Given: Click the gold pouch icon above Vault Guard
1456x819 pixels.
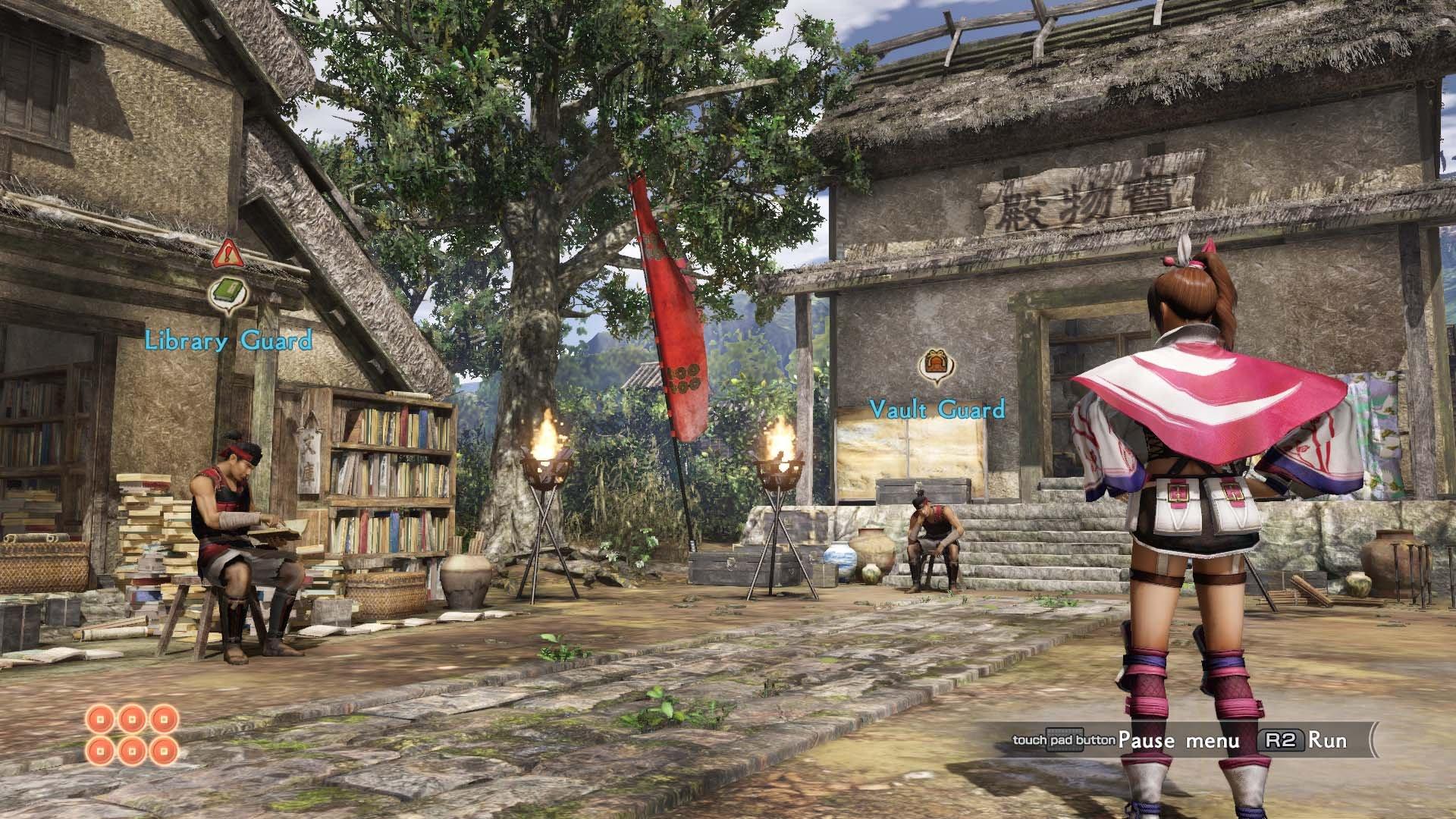Looking at the screenshot, I should [x=935, y=361].
